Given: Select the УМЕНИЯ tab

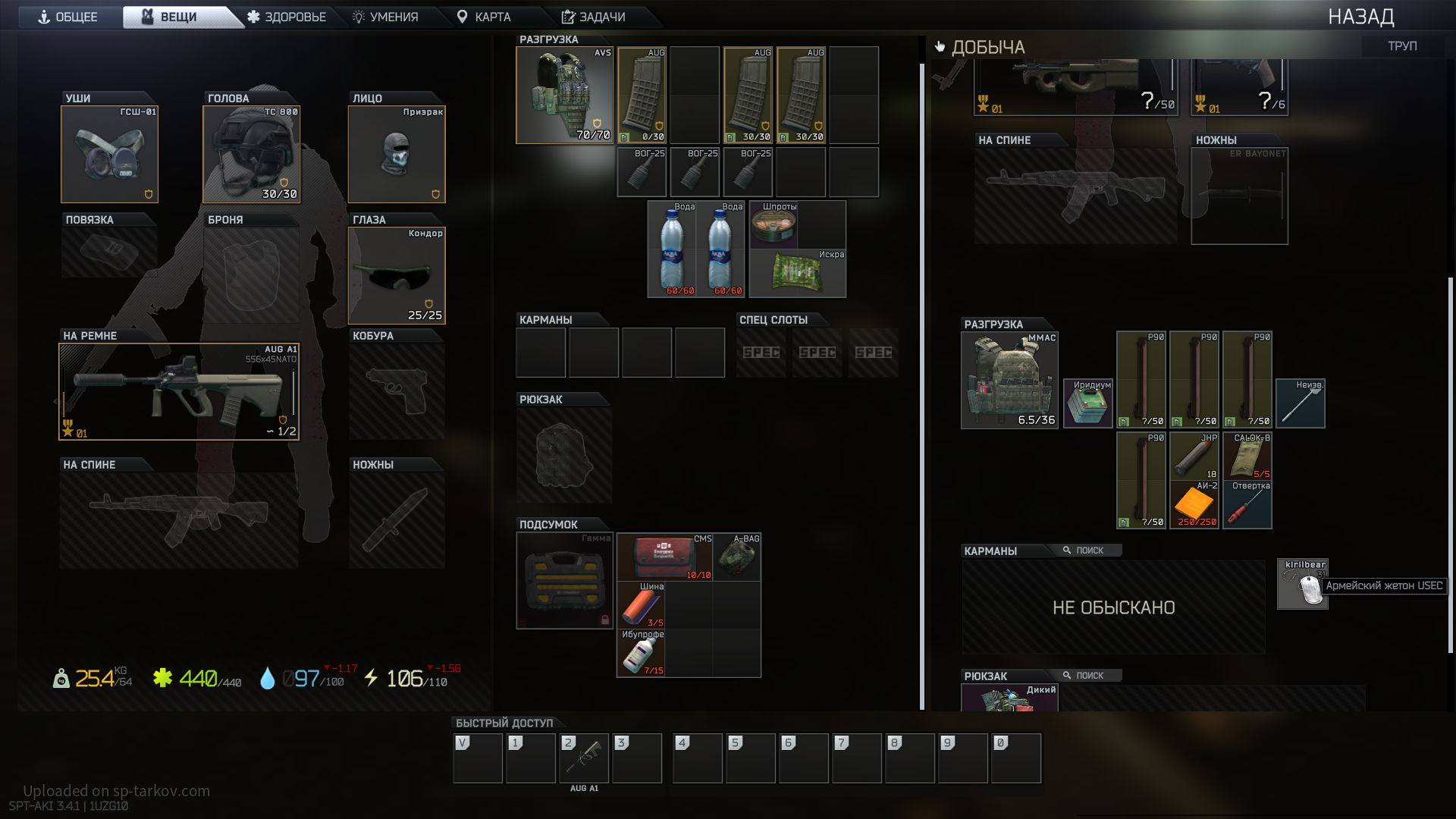Looking at the screenshot, I should tap(386, 17).
